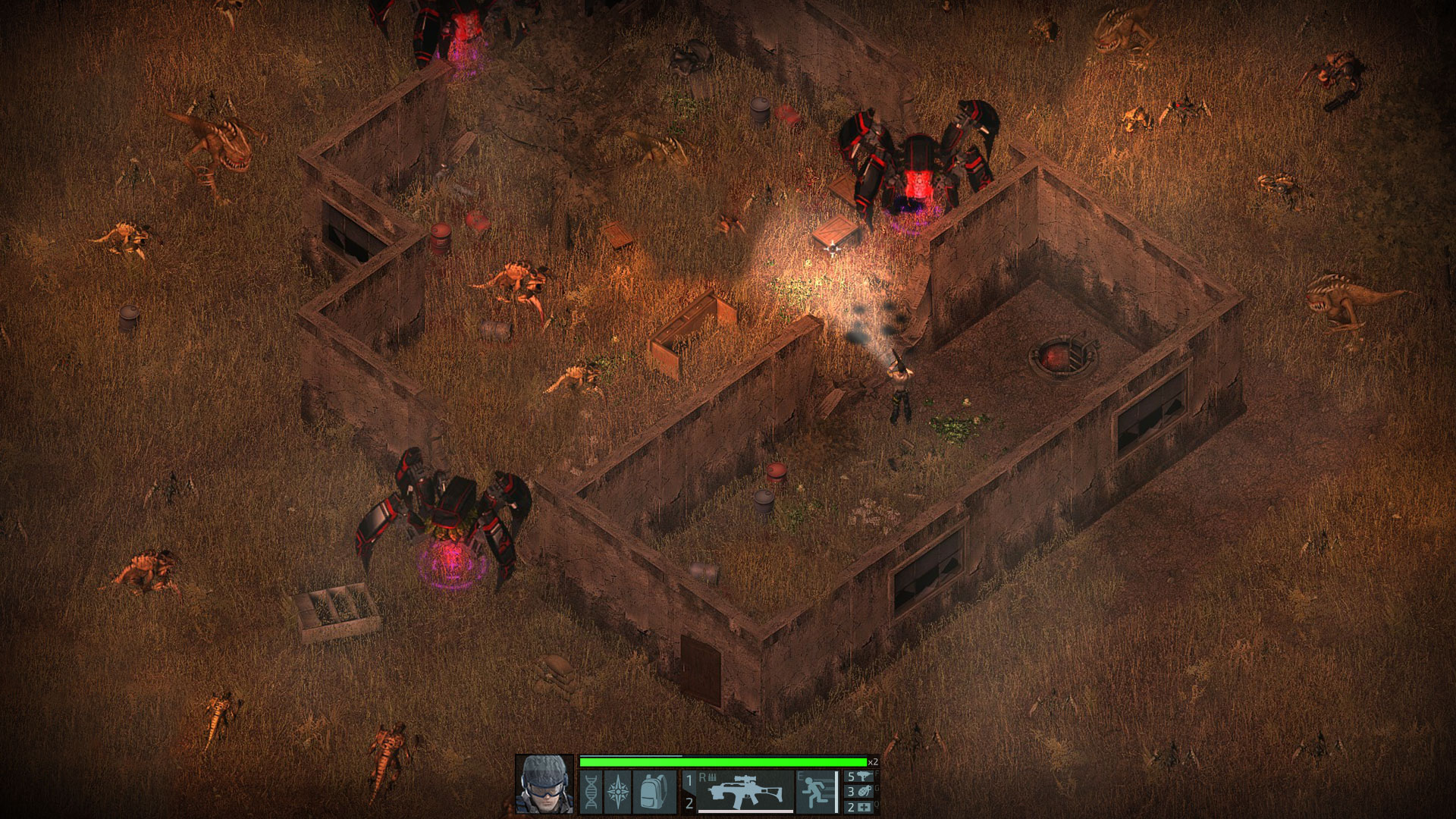Use the medkit item slot

pyautogui.click(x=861, y=808)
